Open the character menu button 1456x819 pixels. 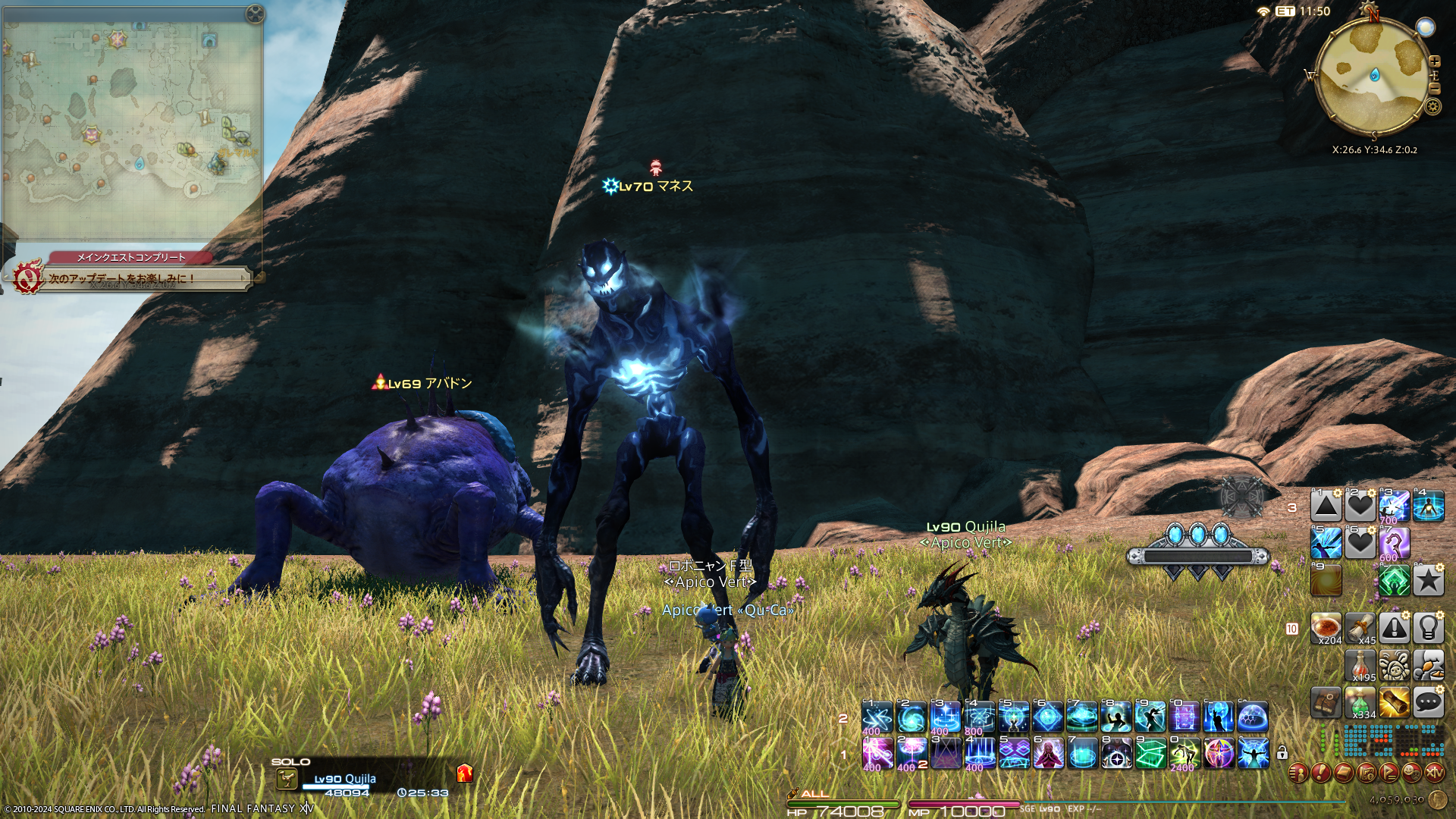(x=1298, y=773)
